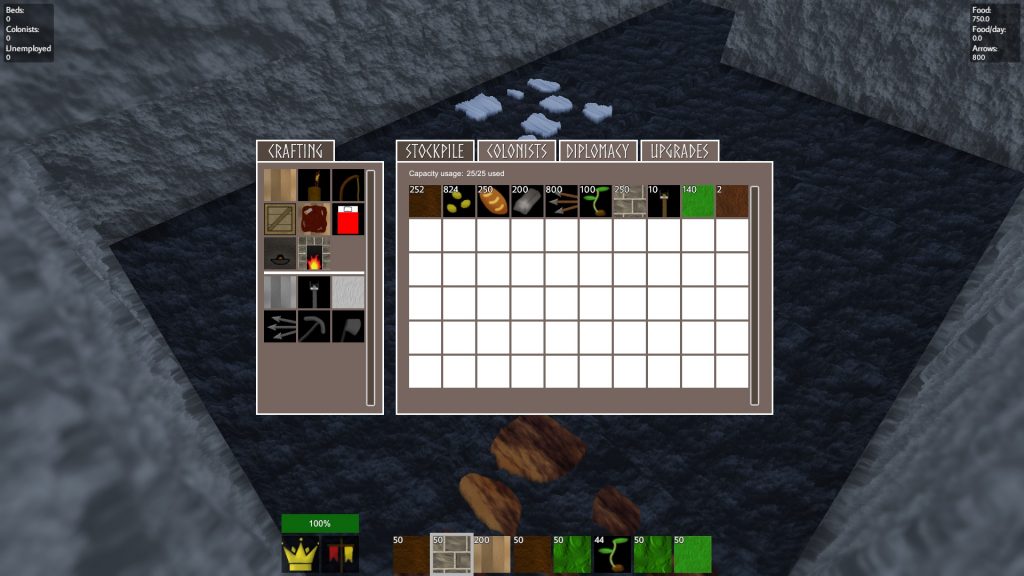Image resolution: width=1024 pixels, height=576 pixels.
Task: Craft the wooden bow recipe
Action: [x=348, y=185]
